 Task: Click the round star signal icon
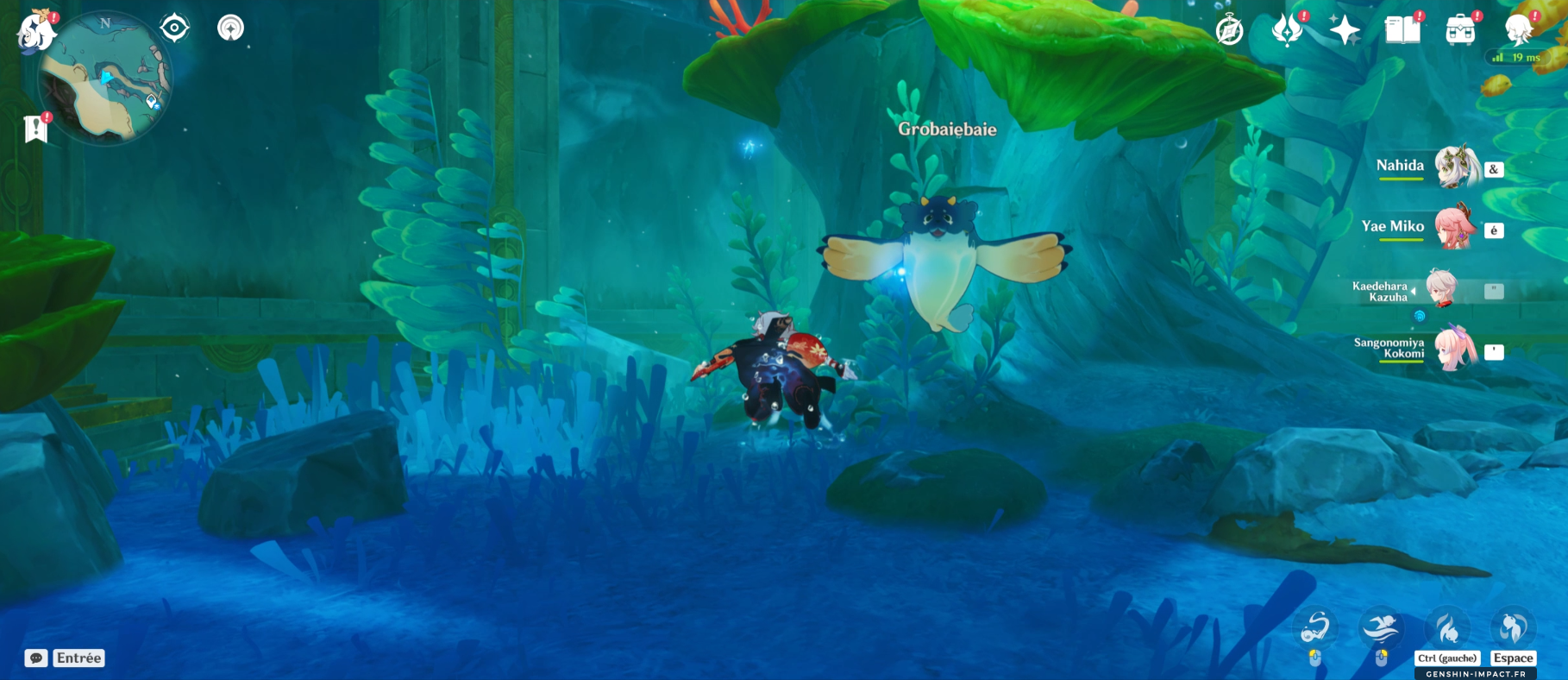point(230,28)
